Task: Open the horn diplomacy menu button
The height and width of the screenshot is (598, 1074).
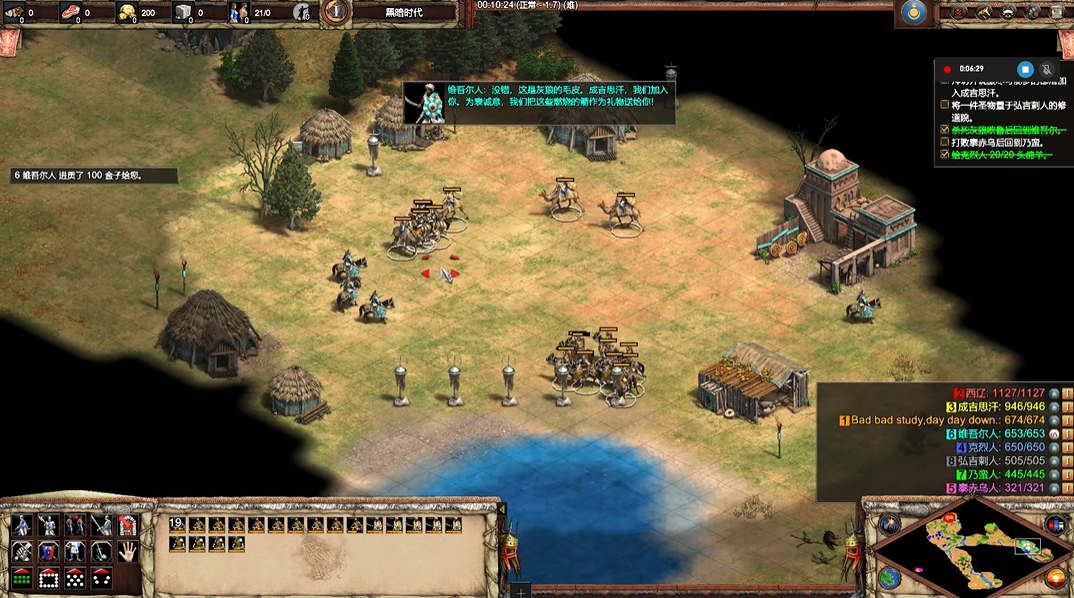Action: (x=982, y=12)
